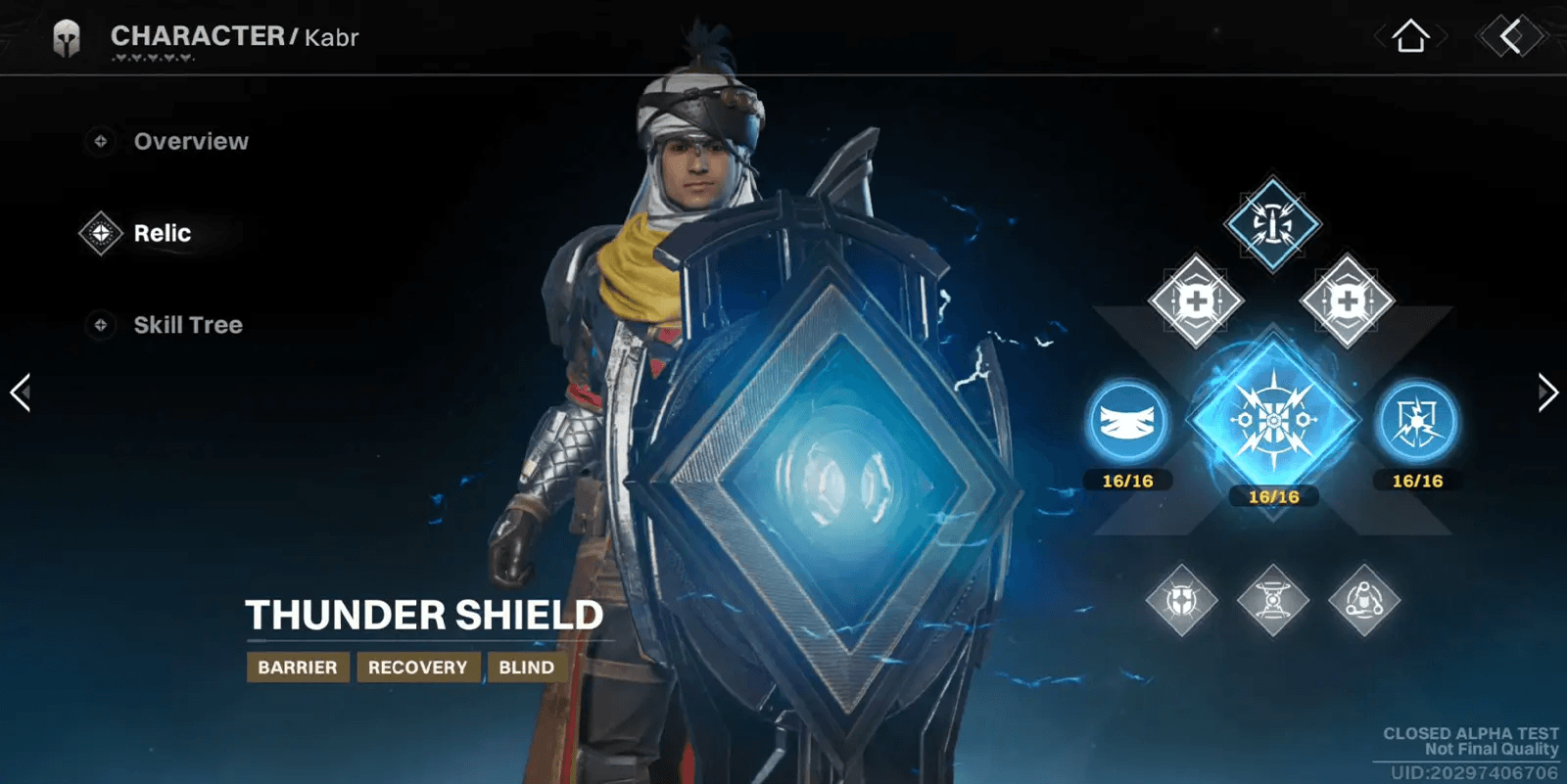Open the Overview tab
The width and height of the screenshot is (1567, 784).
(190, 142)
